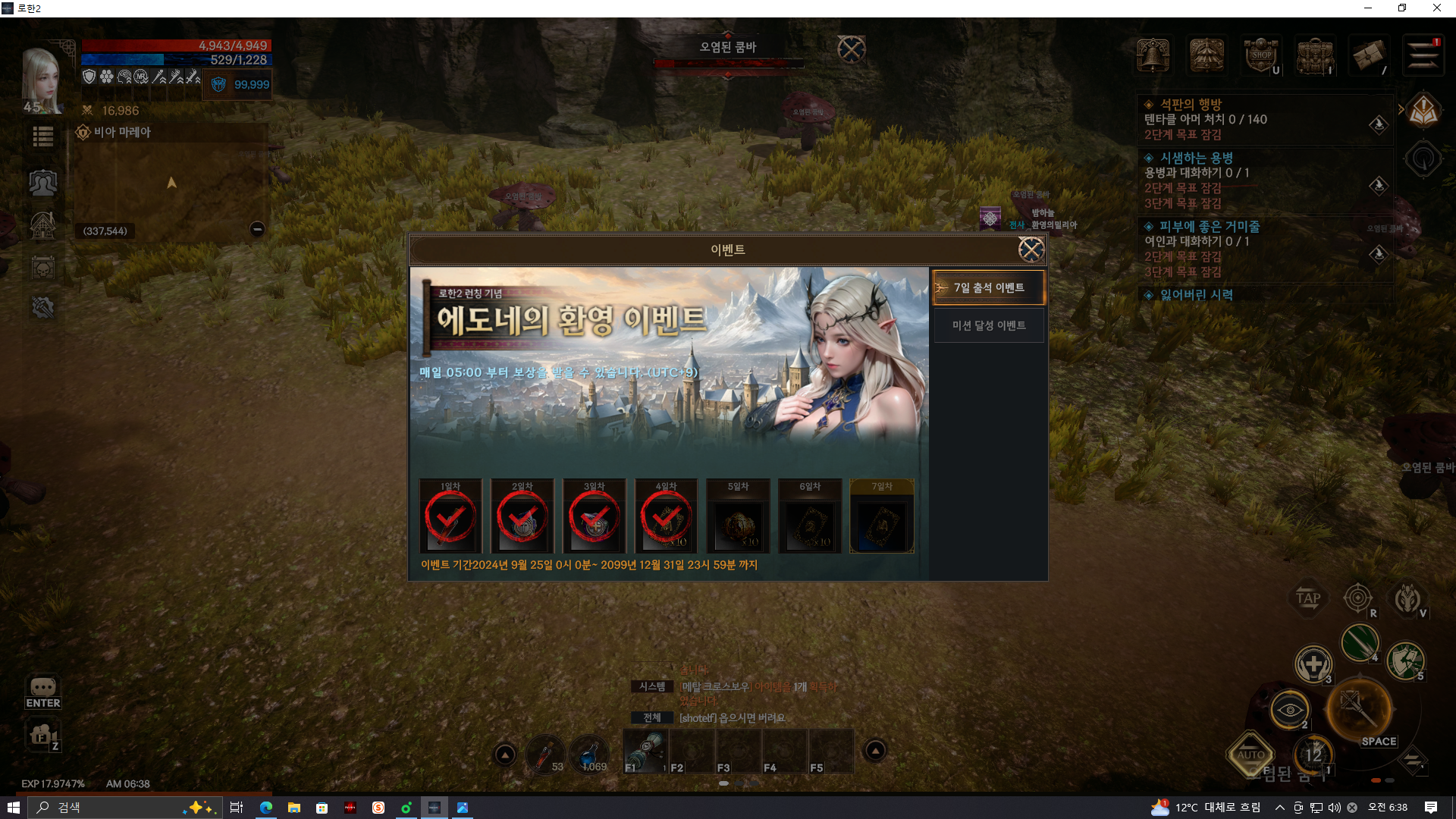
Task: Open the mail envelope icon
Action: pos(1369,55)
